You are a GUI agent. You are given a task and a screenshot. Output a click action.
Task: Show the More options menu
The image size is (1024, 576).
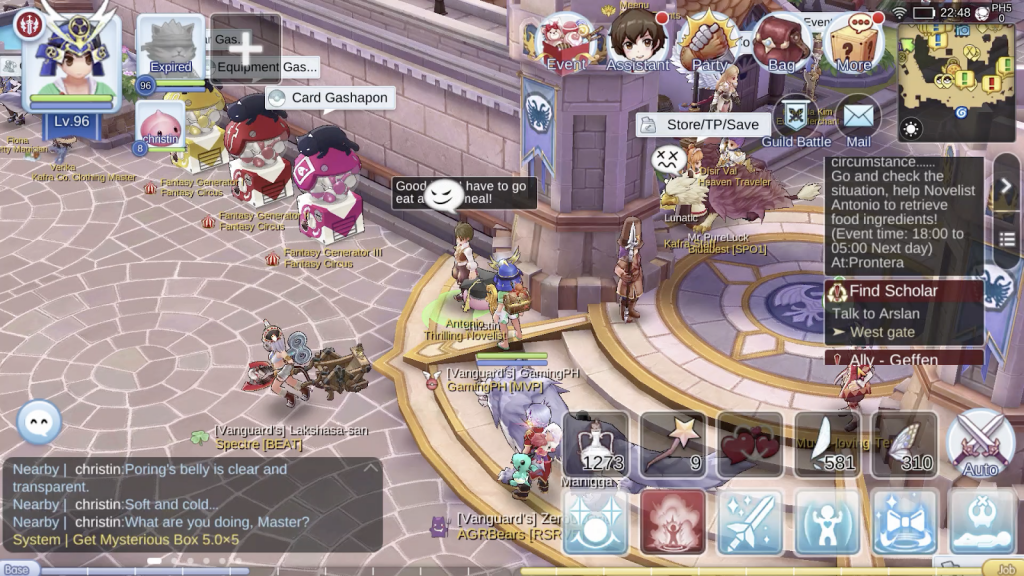point(853,43)
